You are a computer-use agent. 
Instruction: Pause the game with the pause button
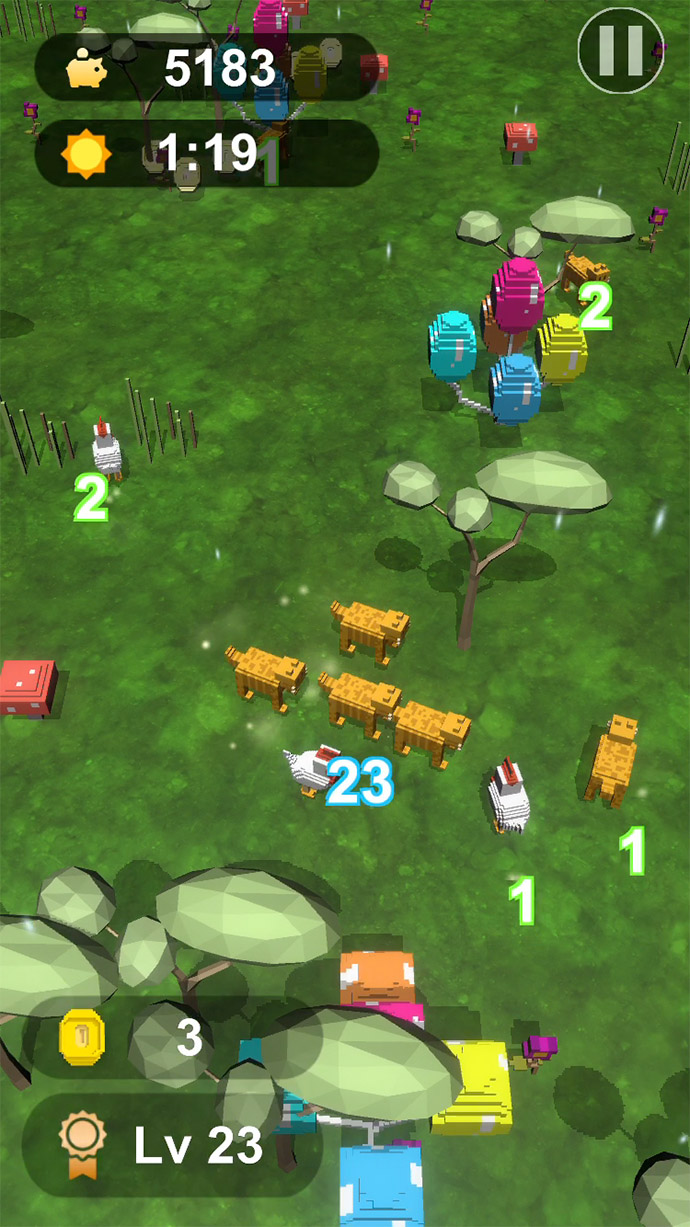[x=621, y=50]
